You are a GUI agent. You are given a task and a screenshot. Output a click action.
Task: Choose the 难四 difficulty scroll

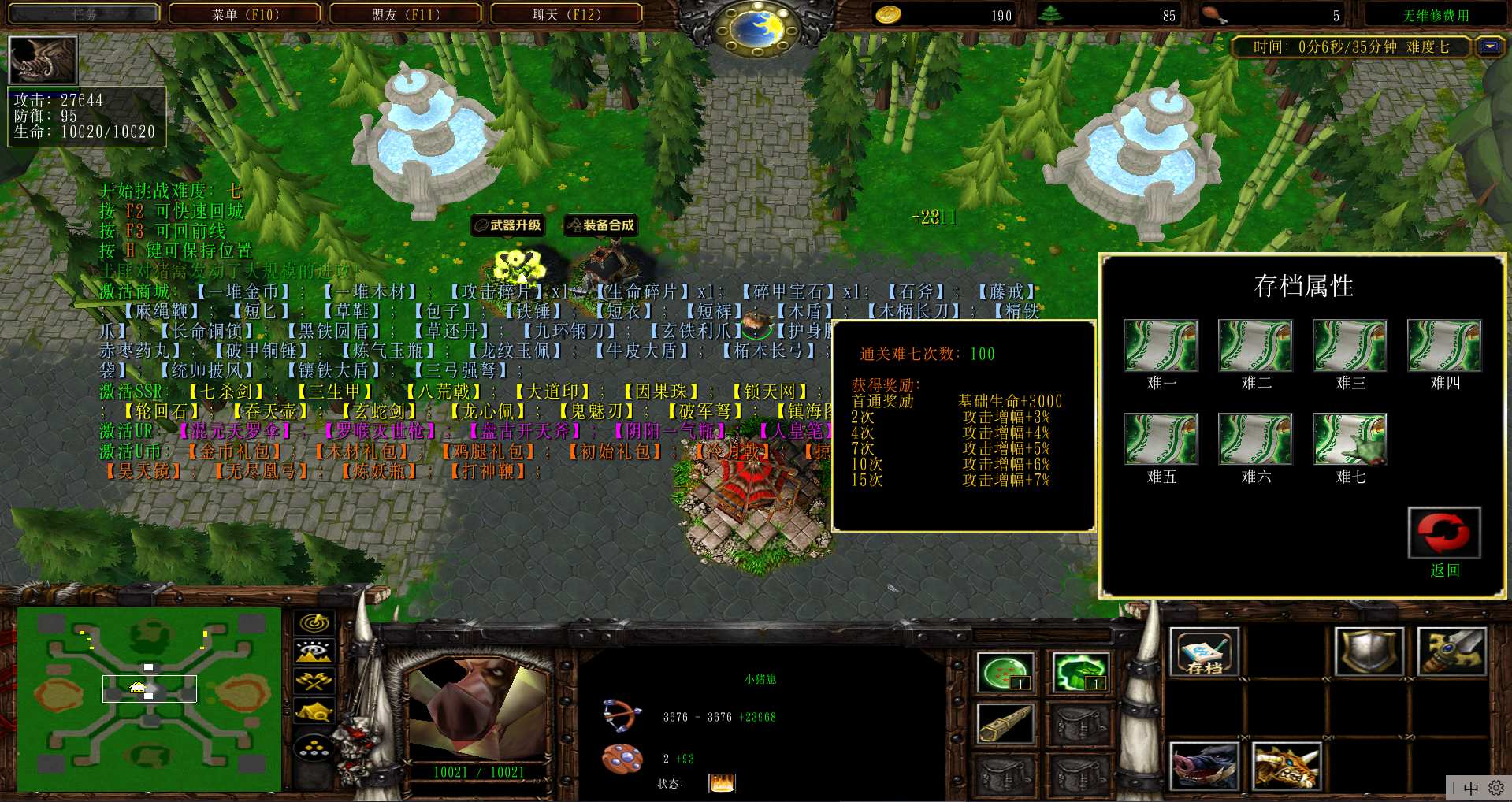click(1444, 346)
